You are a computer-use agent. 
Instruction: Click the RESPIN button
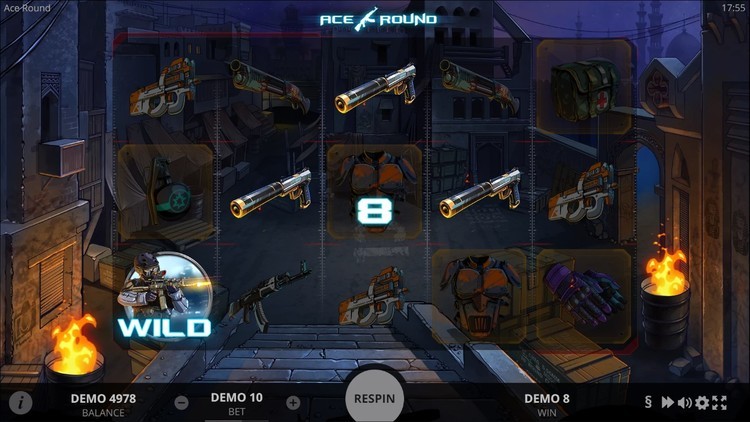pos(375,398)
